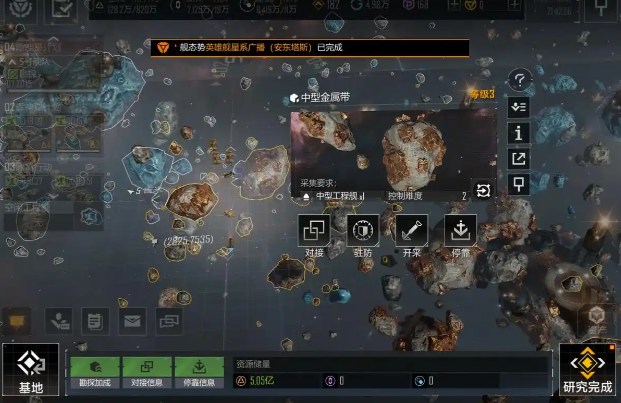This screenshot has height=403, width=621.
Task: Open the question mark help icon
Action: [518, 80]
